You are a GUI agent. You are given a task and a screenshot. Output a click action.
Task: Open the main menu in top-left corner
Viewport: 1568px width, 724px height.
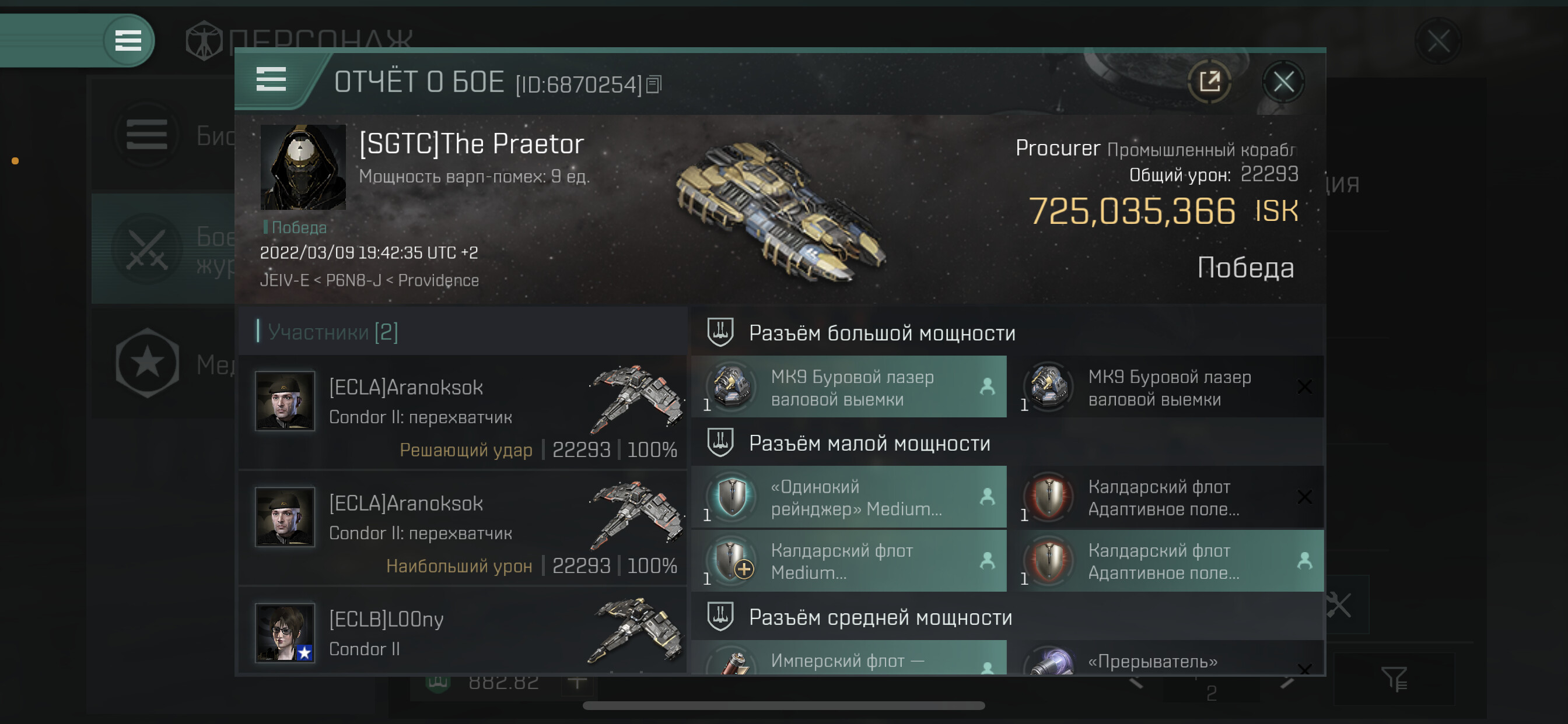pos(128,41)
